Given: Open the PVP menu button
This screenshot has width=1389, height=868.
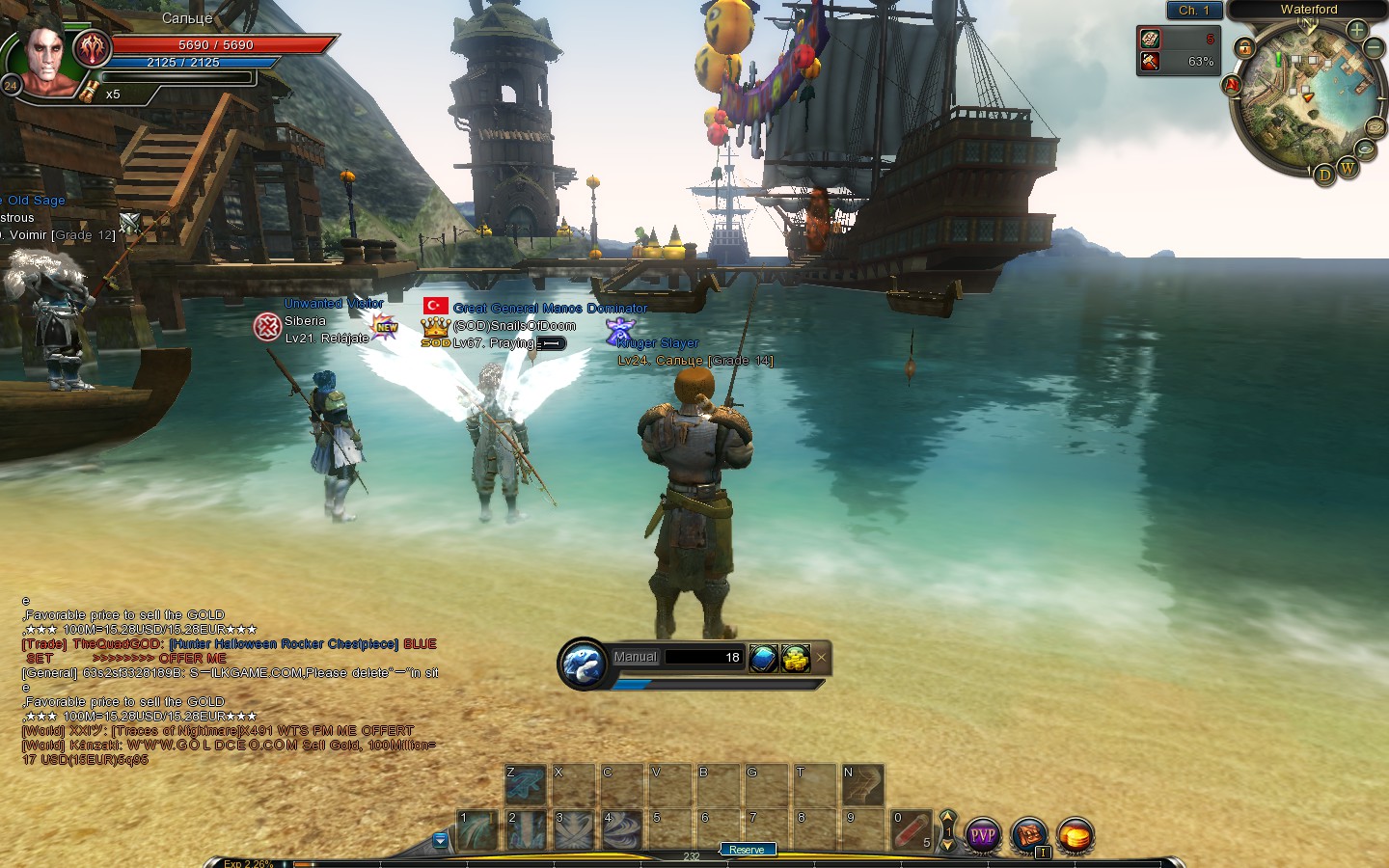Looking at the screenshot, I should click(982, 835).
